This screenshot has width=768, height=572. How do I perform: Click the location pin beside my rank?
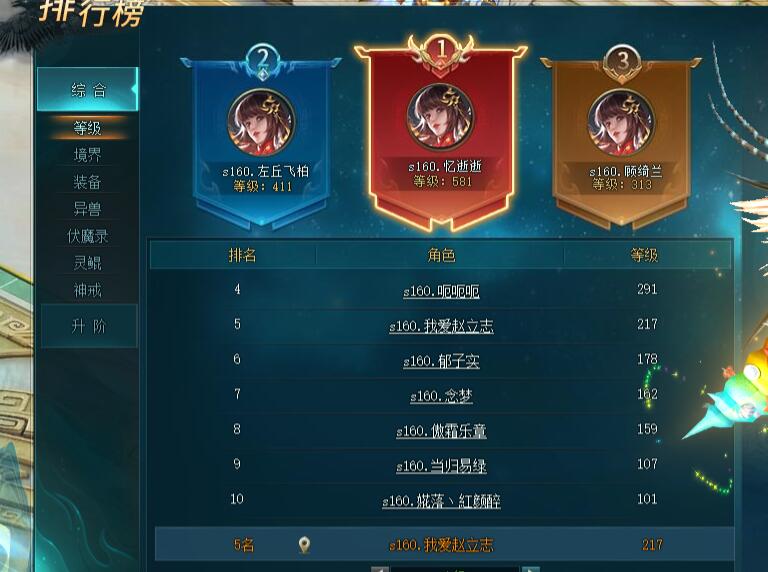pyautogui.click(x=304, y=545)
